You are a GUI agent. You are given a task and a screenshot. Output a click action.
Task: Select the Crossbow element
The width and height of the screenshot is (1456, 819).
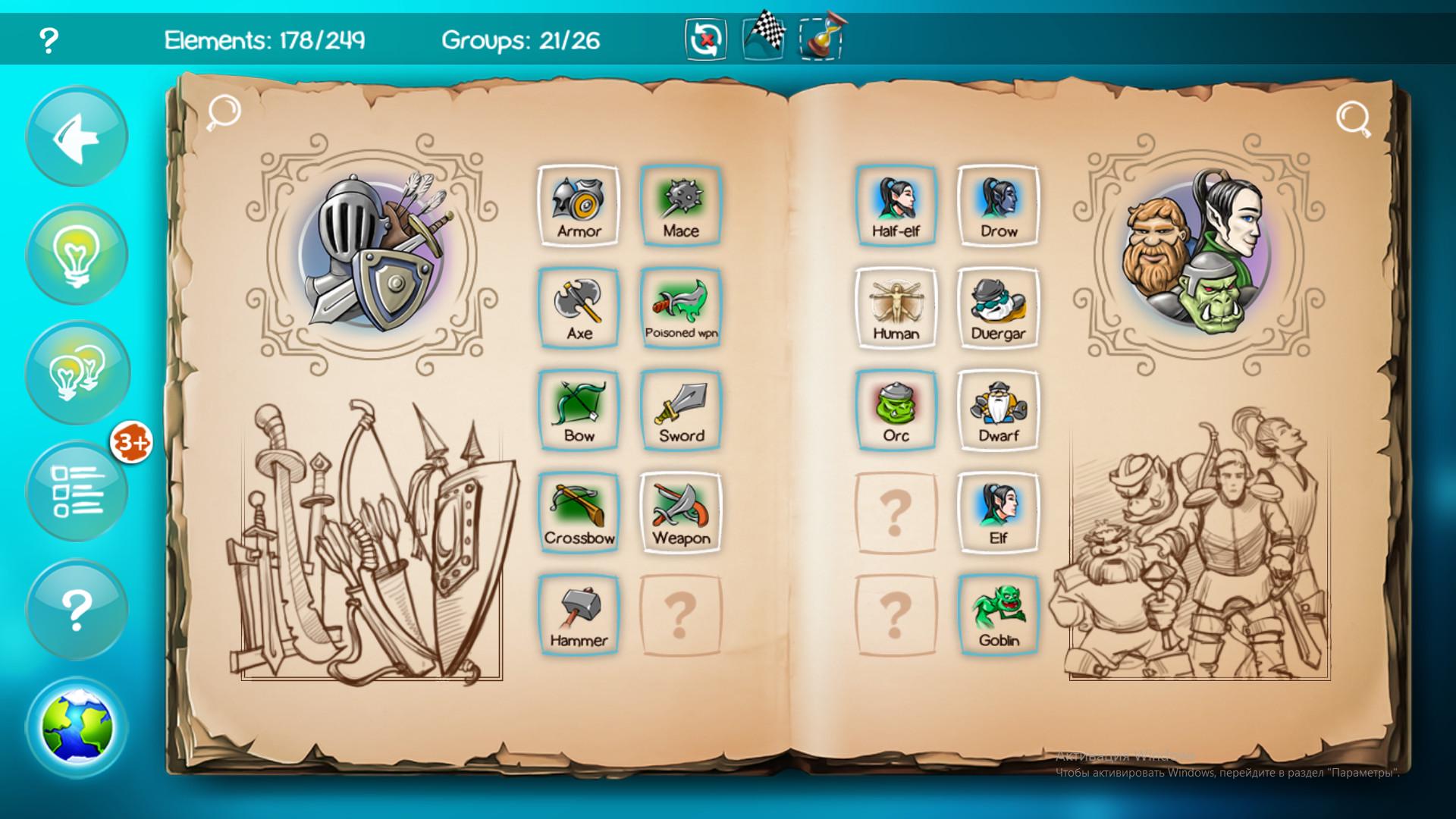(579, 513)
